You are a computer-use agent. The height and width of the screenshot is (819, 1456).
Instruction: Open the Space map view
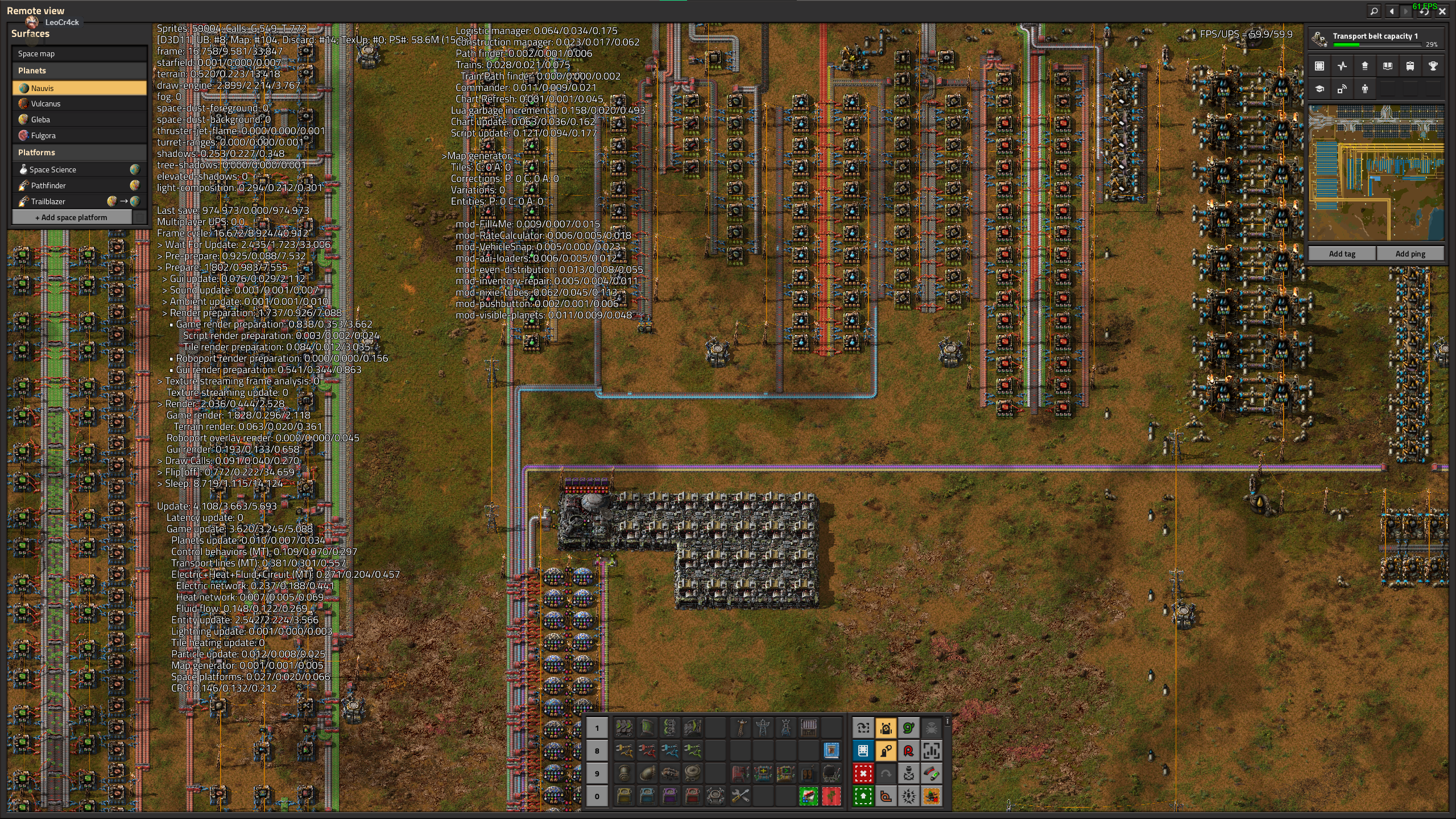click(x=79, y=53)
